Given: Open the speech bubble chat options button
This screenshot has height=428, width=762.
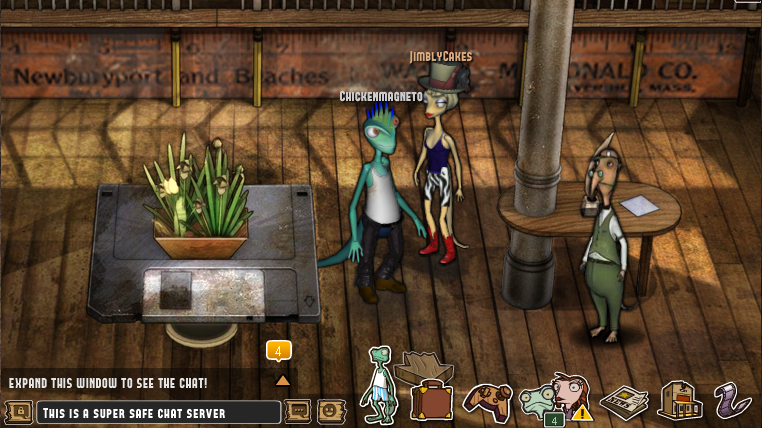Looking at the screenshot, I should click(298, 411).
